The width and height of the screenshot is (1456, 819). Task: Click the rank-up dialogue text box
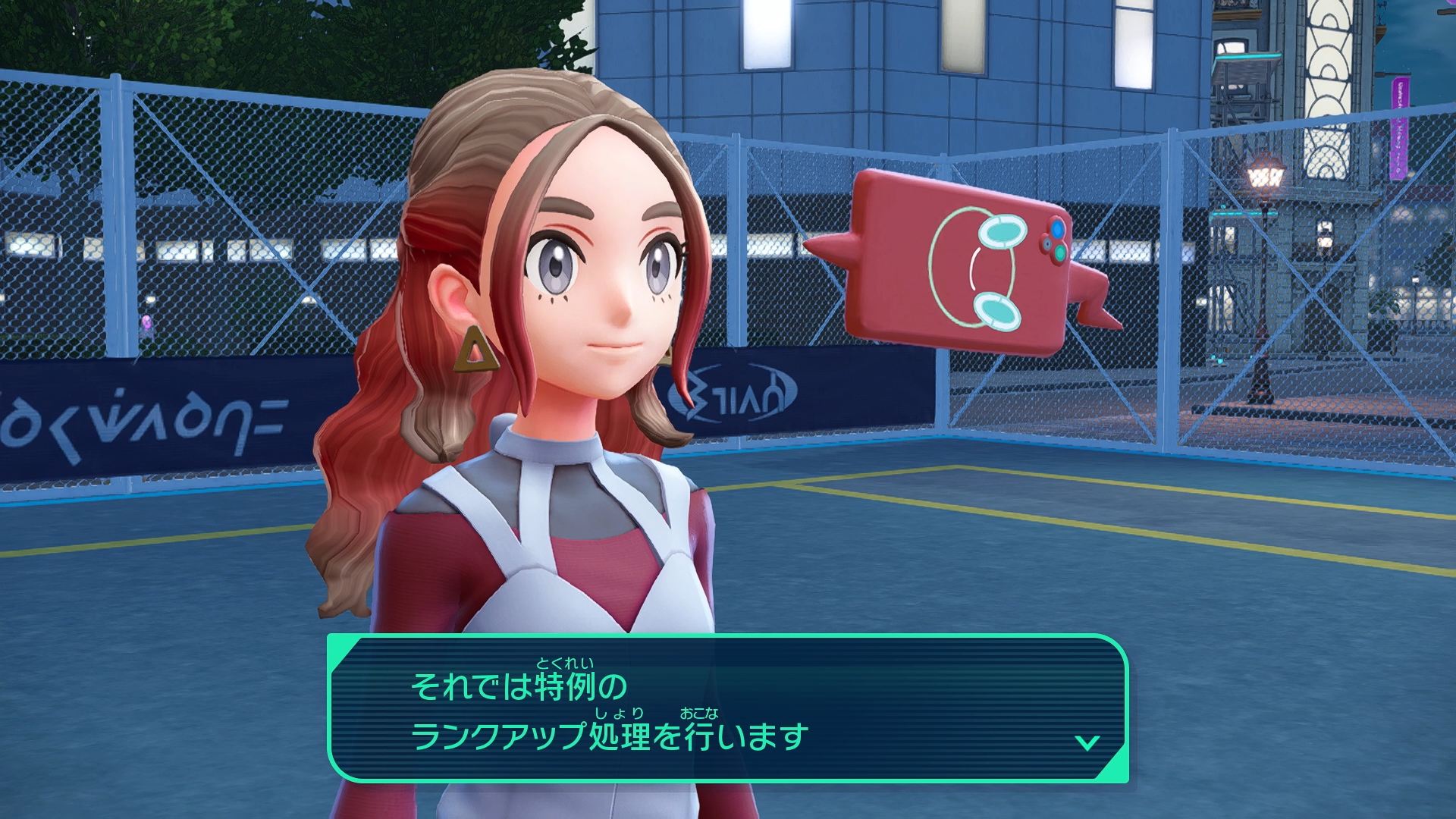tap(726, 708)
